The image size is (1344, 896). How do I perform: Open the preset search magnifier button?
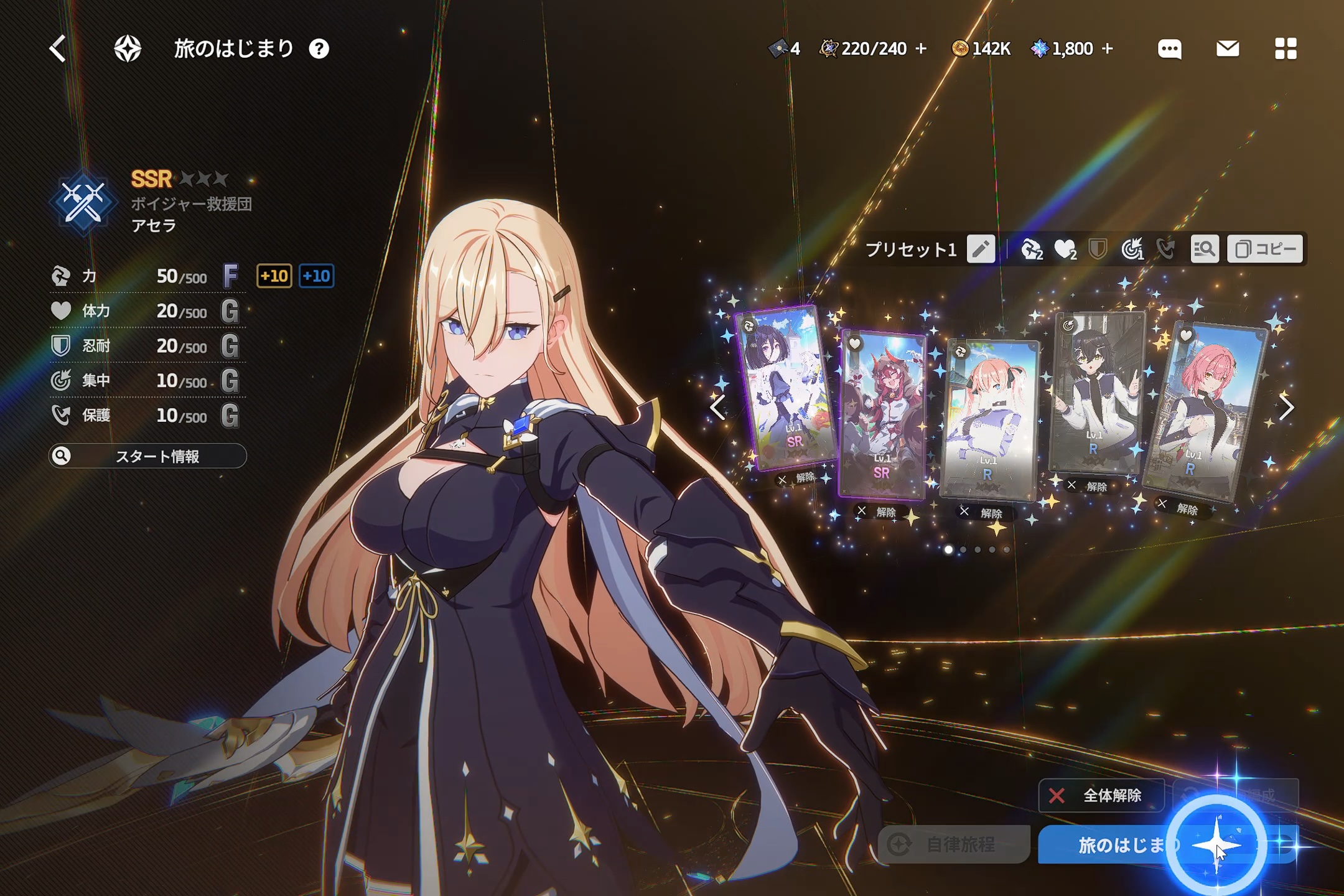click(x=1204, y=249)
